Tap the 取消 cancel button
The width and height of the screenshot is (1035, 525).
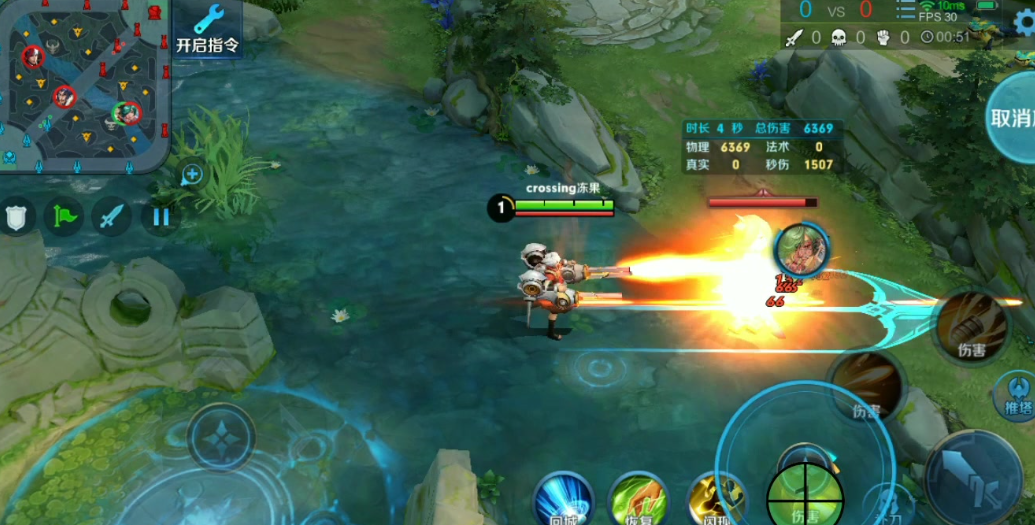[x=1012, y=117]
